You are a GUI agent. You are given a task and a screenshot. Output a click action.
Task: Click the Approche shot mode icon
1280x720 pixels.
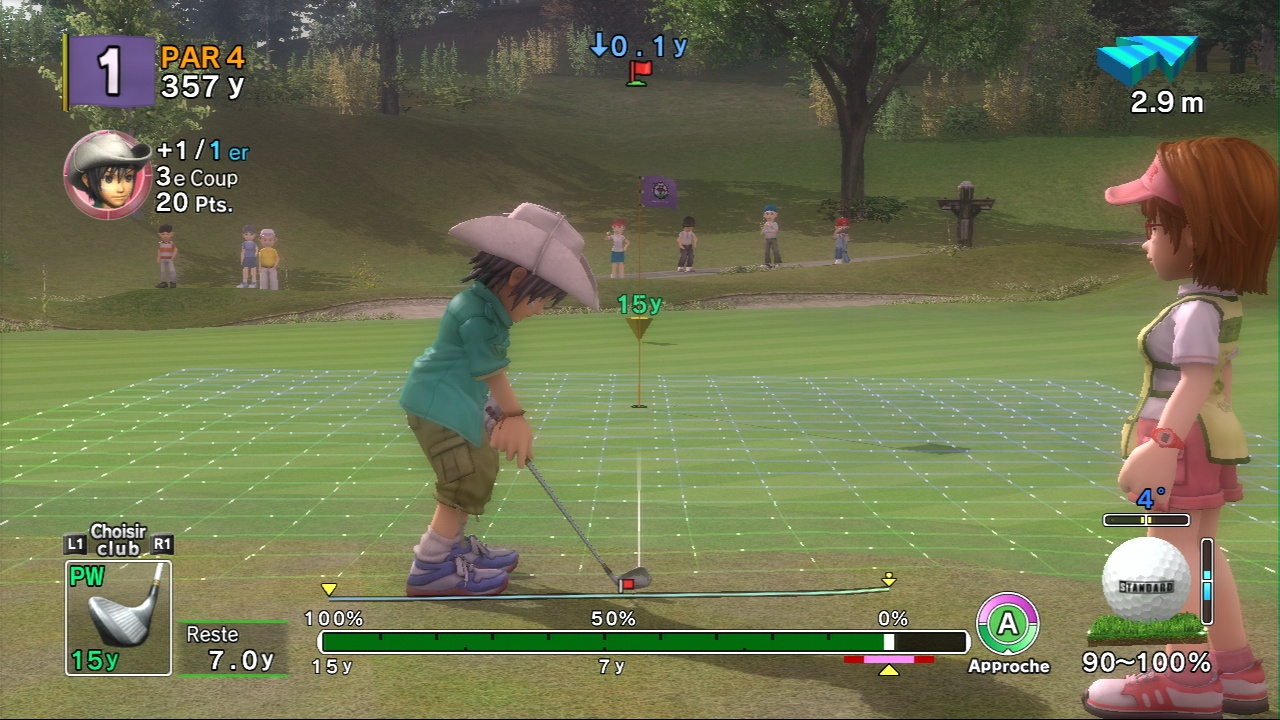coord(1007,624)
